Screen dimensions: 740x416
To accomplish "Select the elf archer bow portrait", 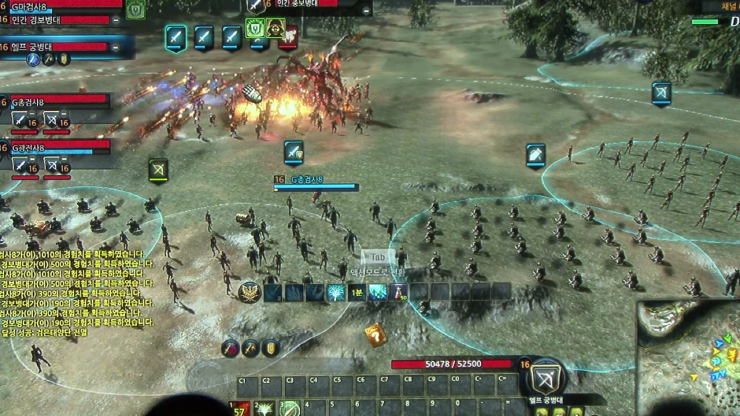I will pyautogui.click(x=546, y=379).
